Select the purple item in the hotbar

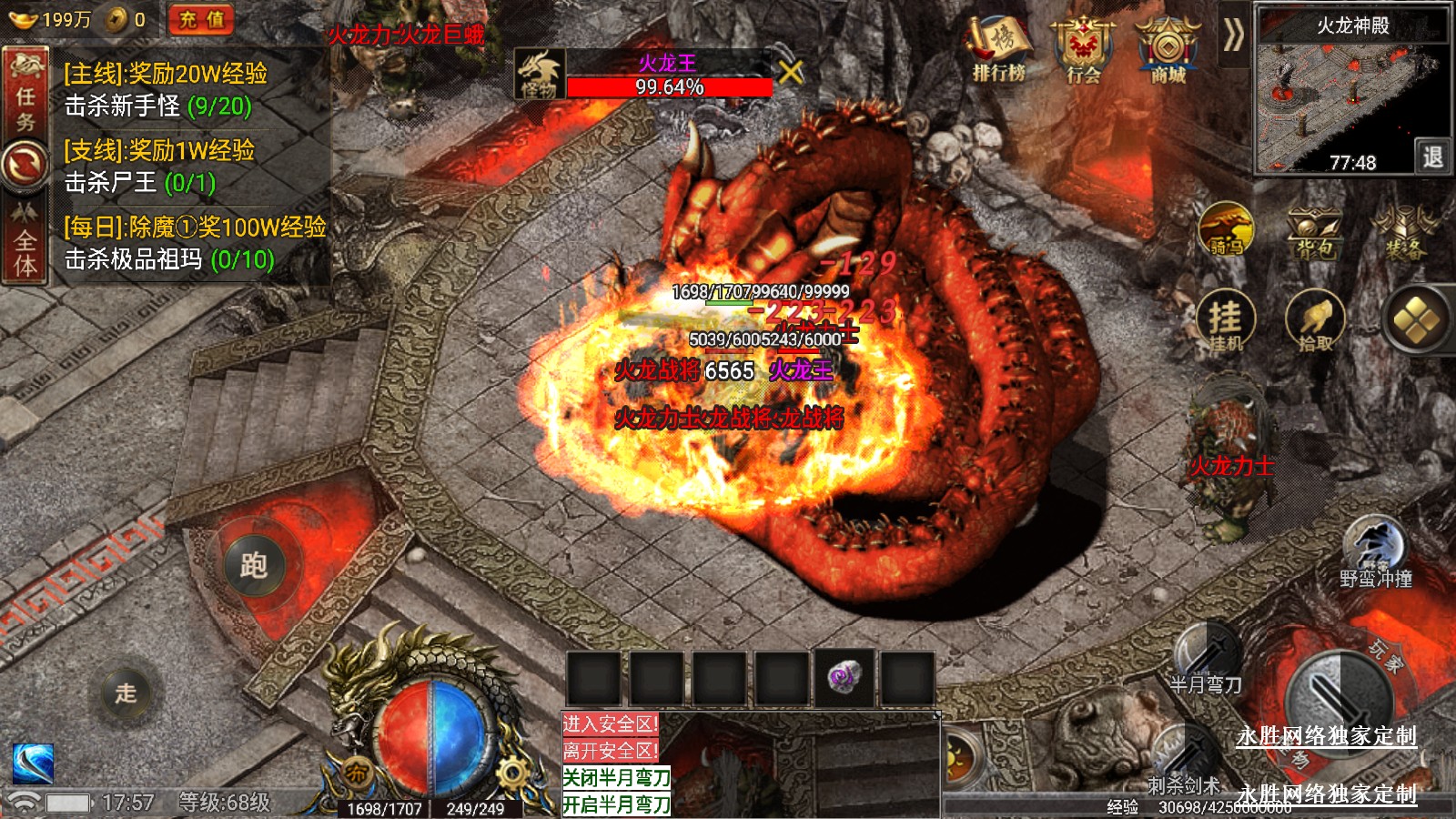(x=844, y=678)
